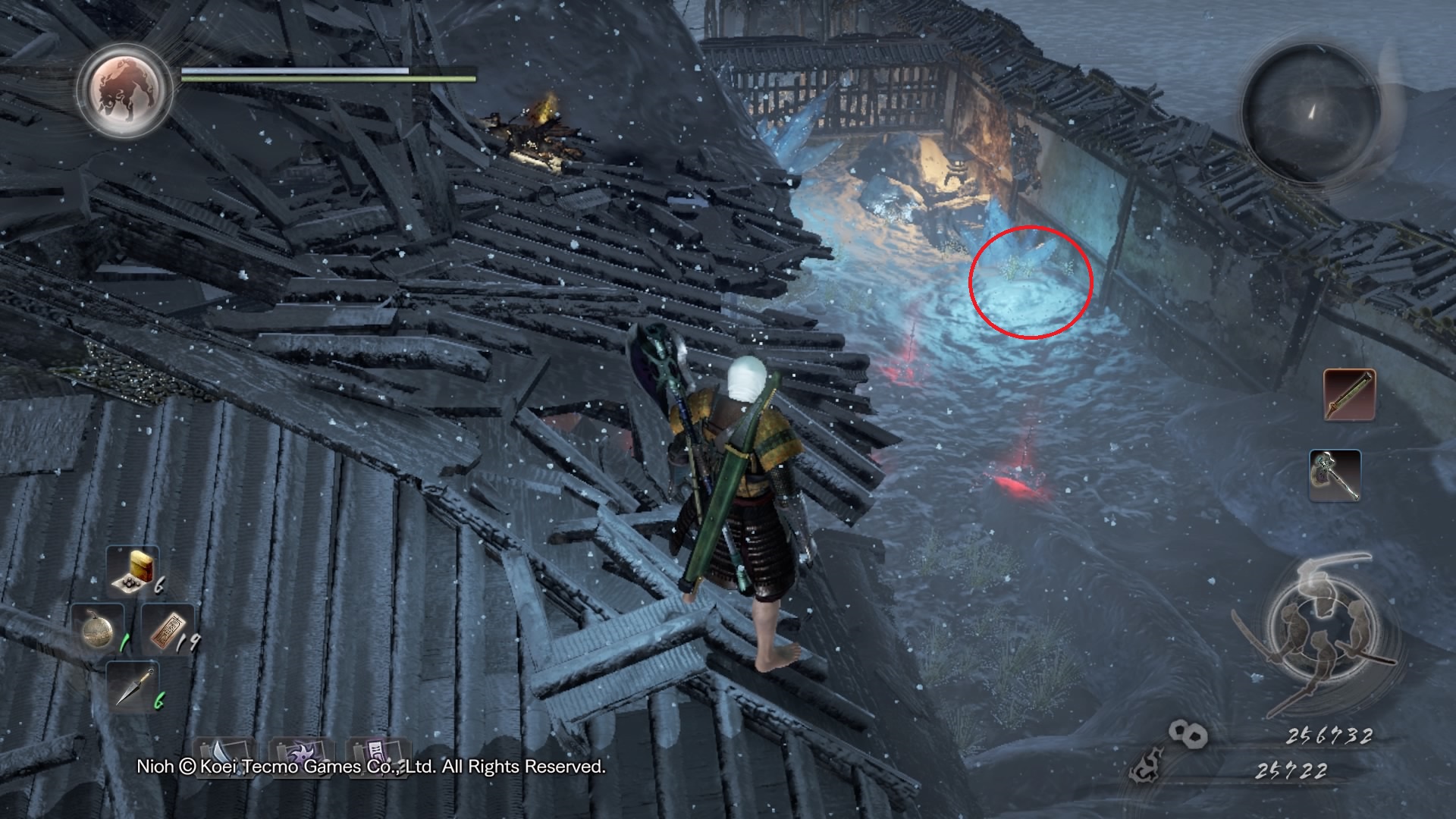Screen dimensions: 1456x819
Task: Select the kunai throwing knife slot
Action: coord(132,686)
